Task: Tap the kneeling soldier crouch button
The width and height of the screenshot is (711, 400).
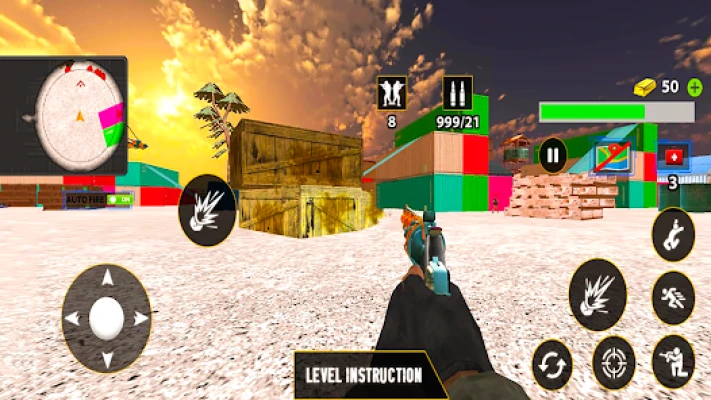Action: pyautogui.click(x=673, y=362)
